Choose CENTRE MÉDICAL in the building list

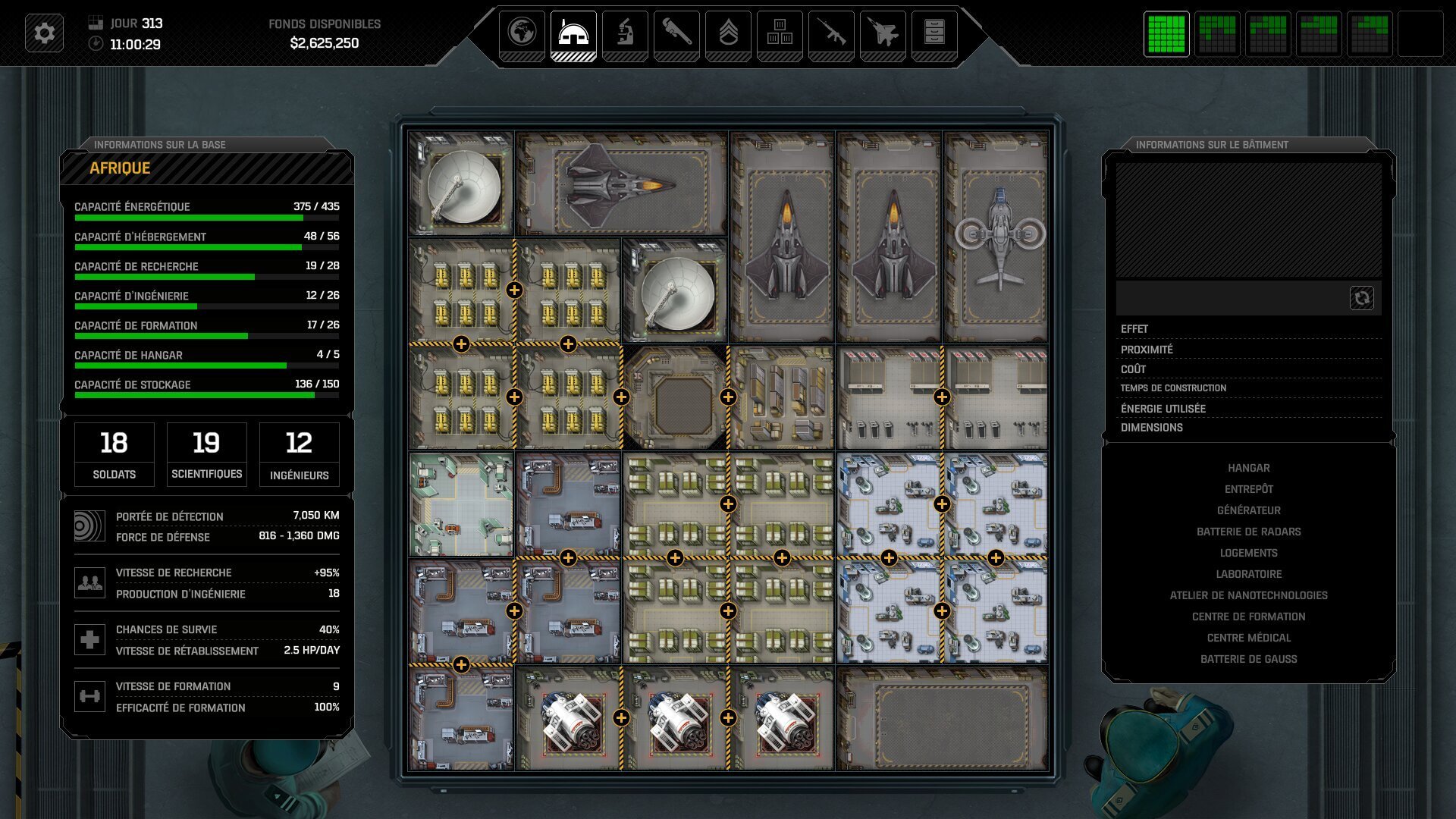(1249, 638)
